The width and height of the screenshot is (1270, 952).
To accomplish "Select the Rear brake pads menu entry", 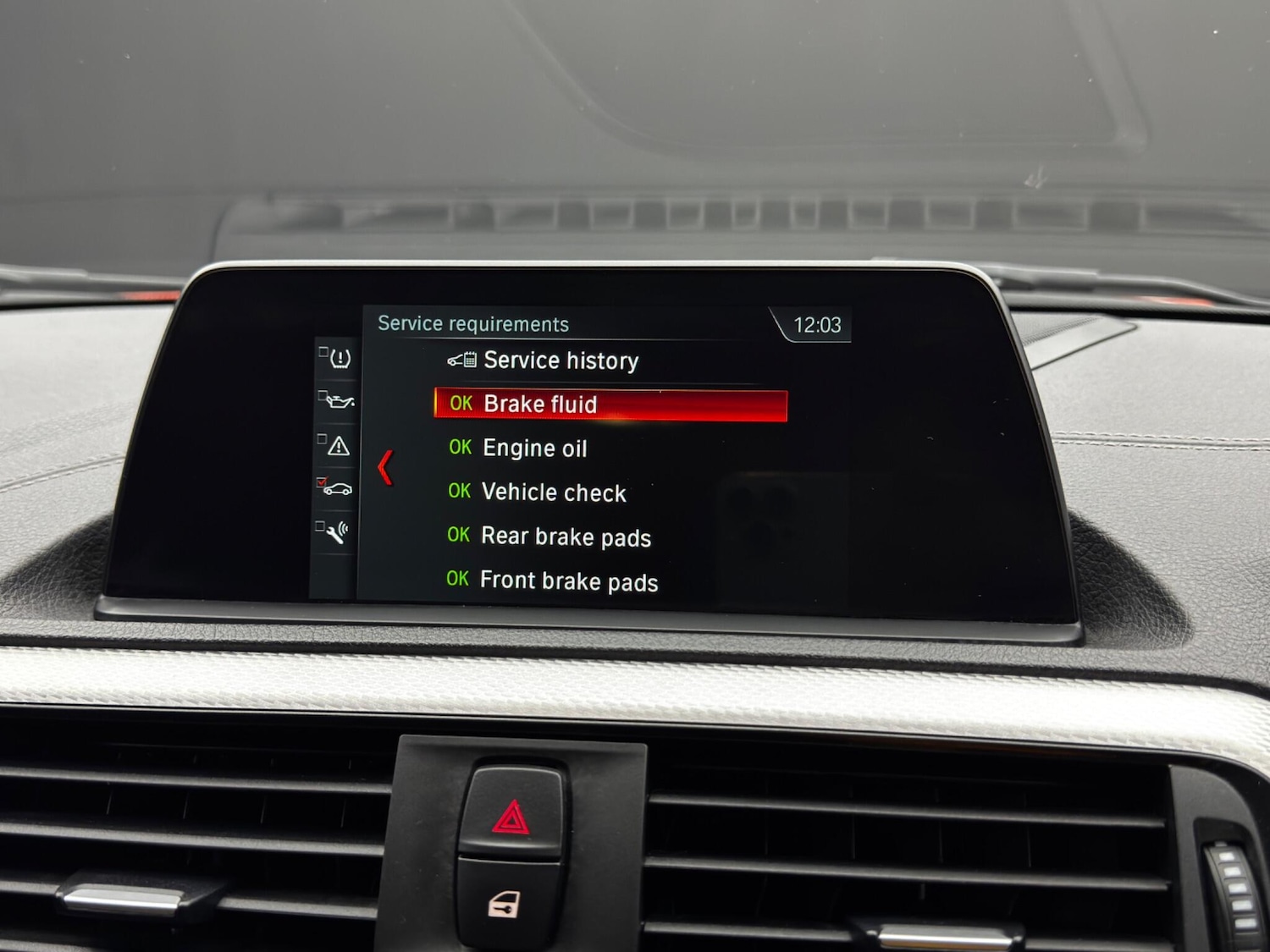I will click(565, 537).
